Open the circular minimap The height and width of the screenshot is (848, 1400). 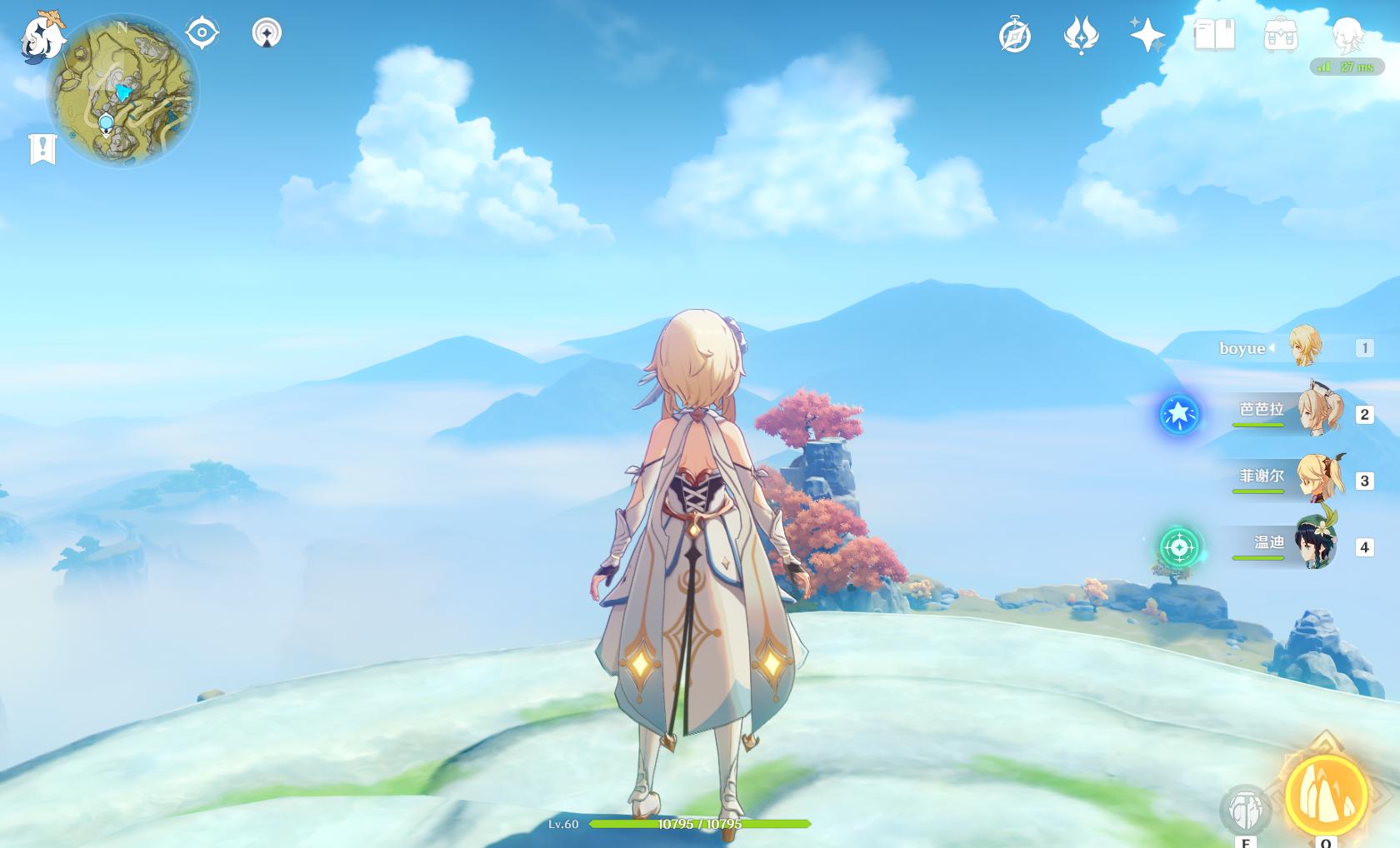tap(122, 92)
